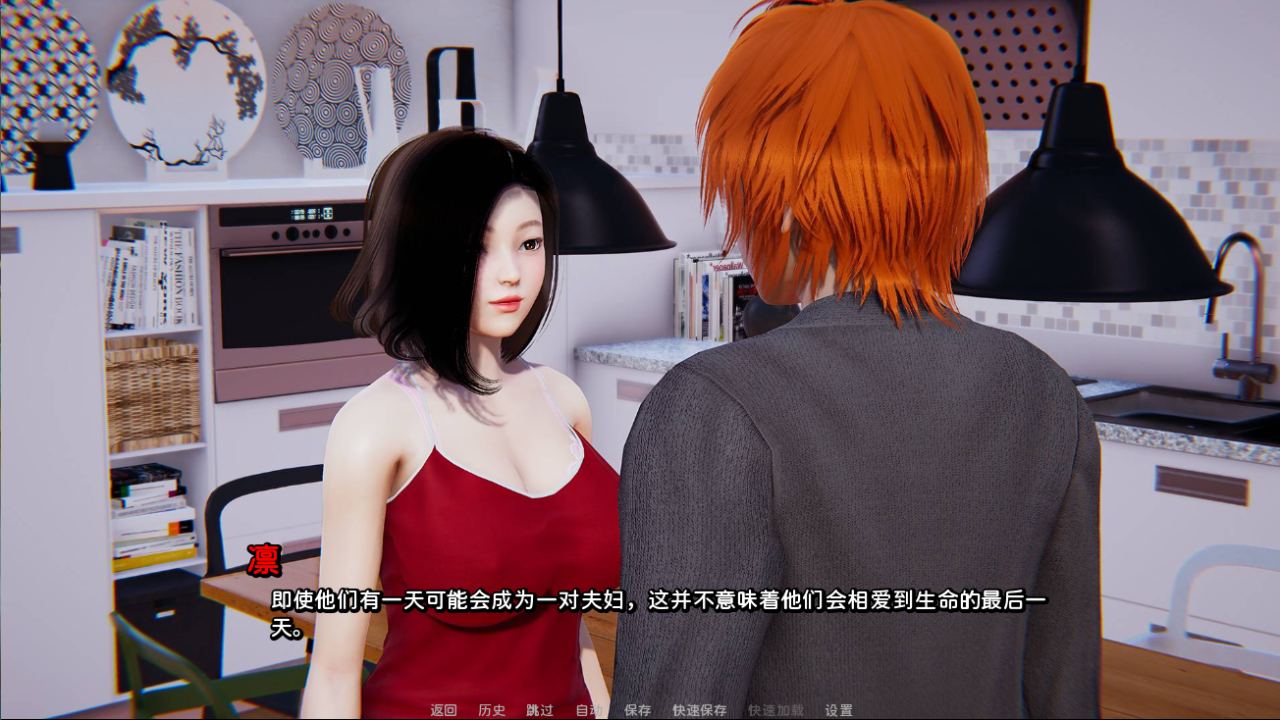1280x720 pixels.
Task: Click the 返回 (Back) quick menu button
Action: 443,710
